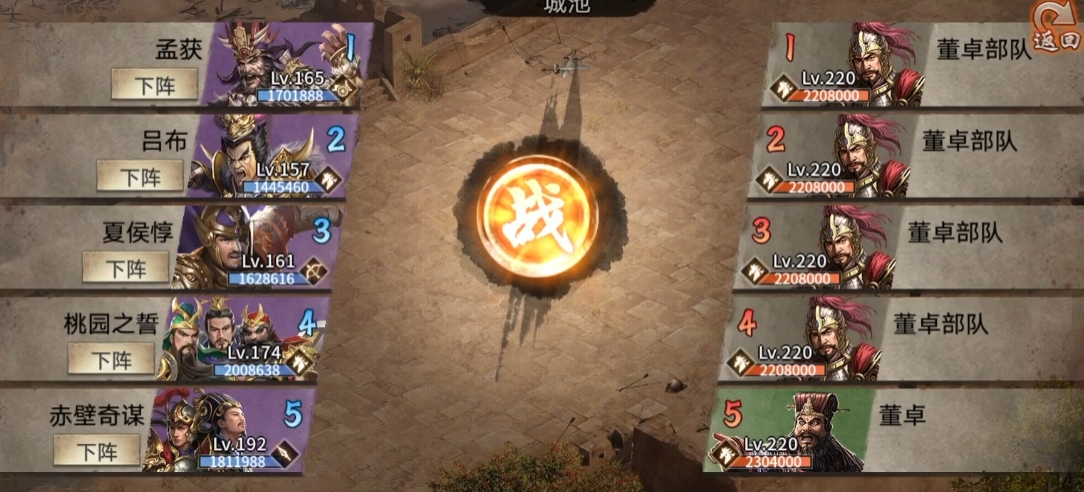1084x492 pixels.
Task: Remove 孟获 using his 下阵 button
Action: click(x=152, y=85)
